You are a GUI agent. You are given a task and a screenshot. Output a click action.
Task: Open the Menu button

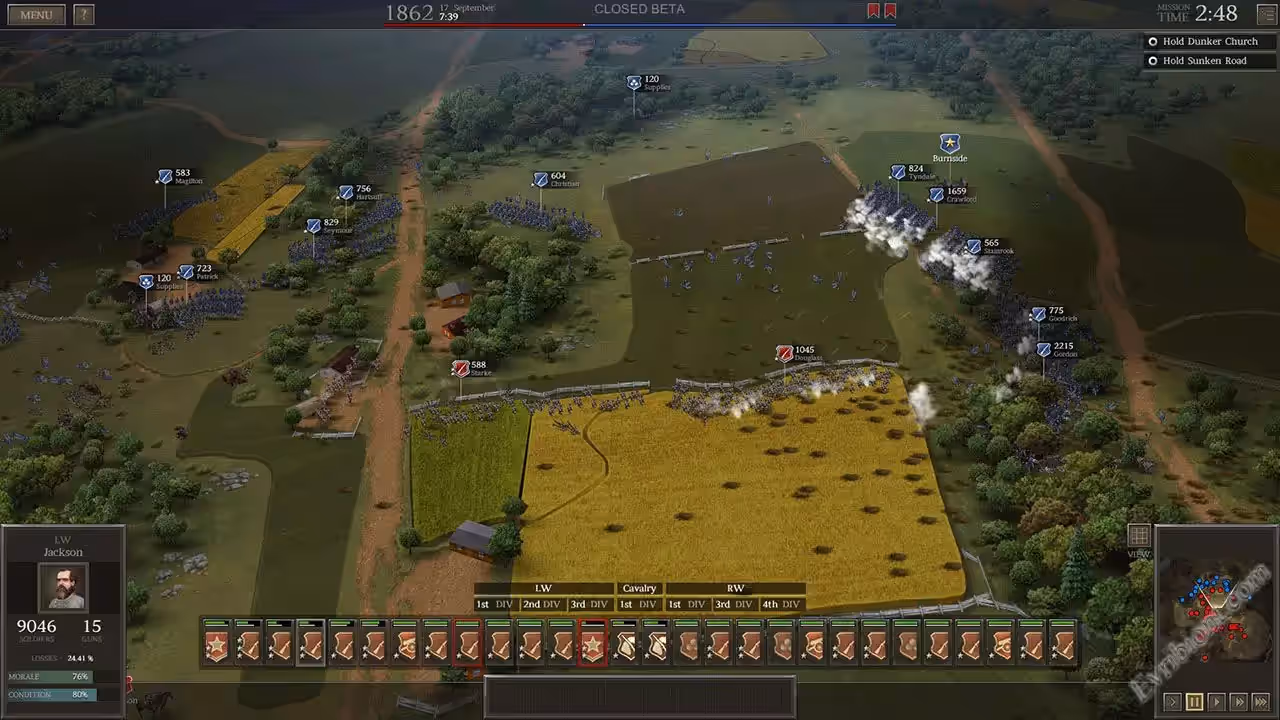36,15
